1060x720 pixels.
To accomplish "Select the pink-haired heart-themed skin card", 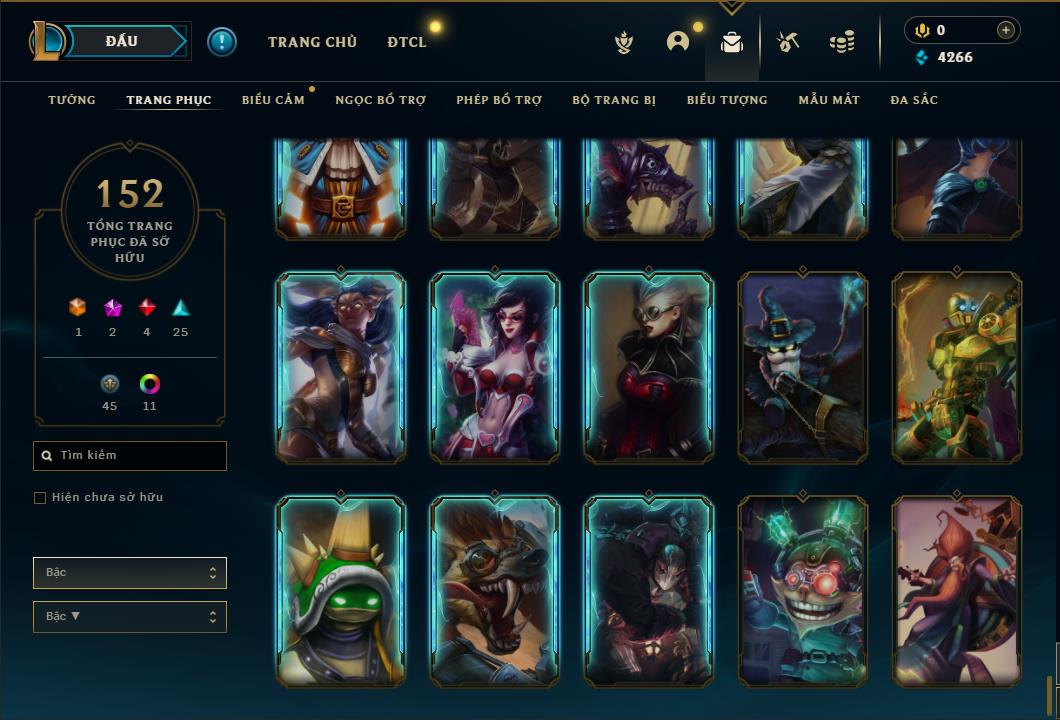I will (494, 367).
